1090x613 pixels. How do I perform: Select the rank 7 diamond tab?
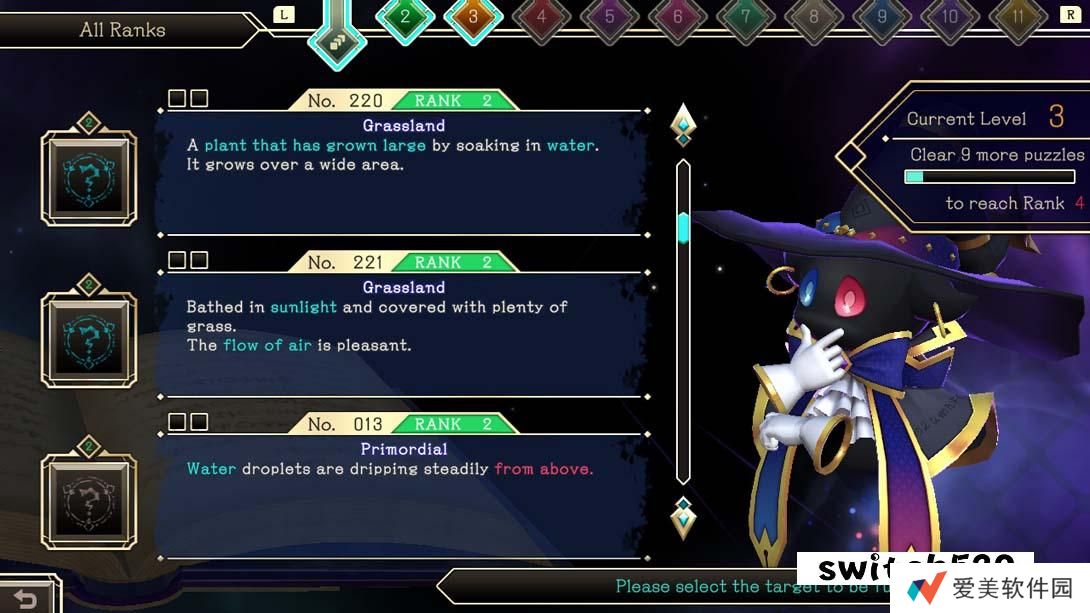click(x=745, y=16)
